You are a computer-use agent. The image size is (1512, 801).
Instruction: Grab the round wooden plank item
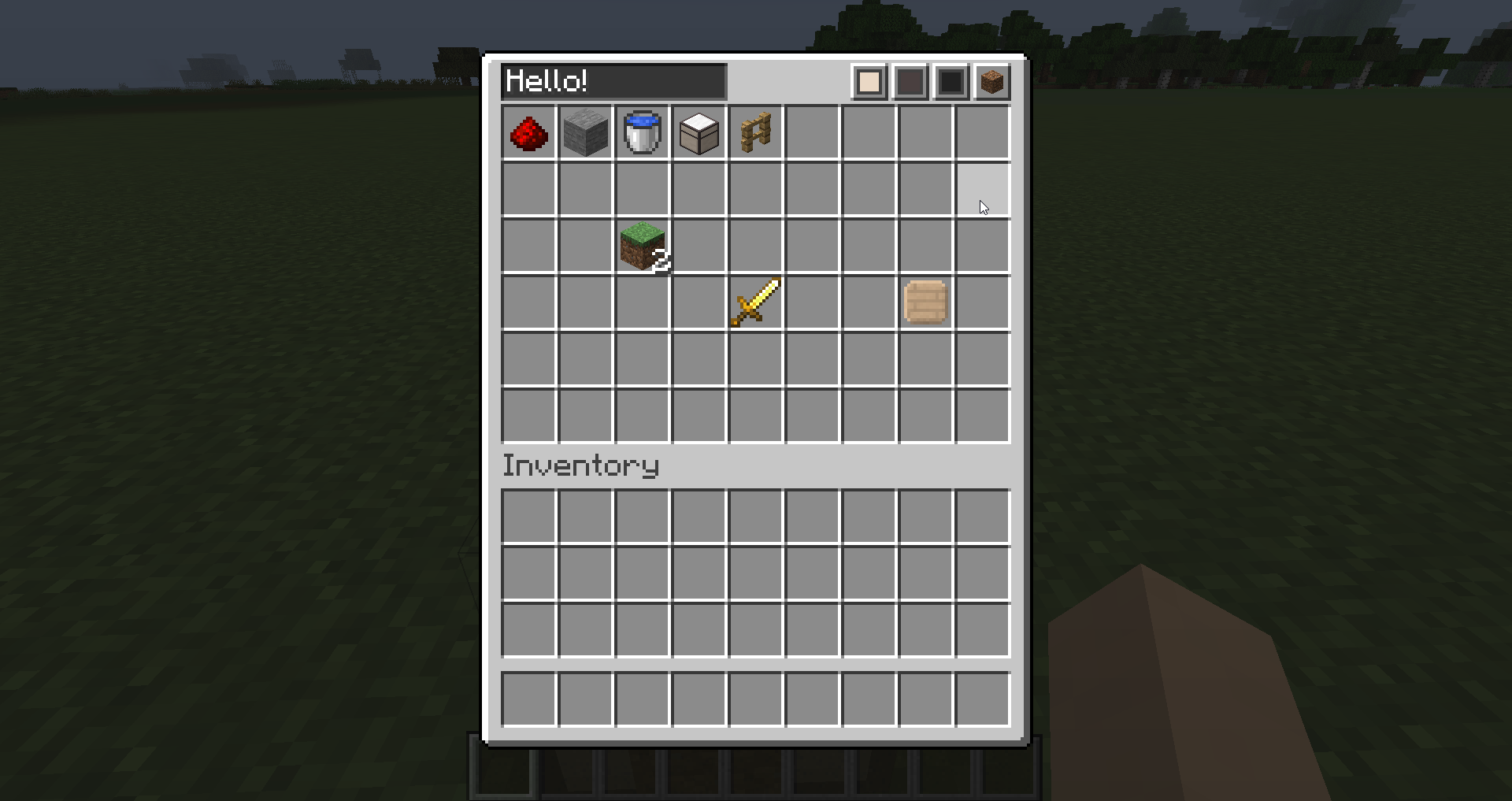[x=926, y=303]
